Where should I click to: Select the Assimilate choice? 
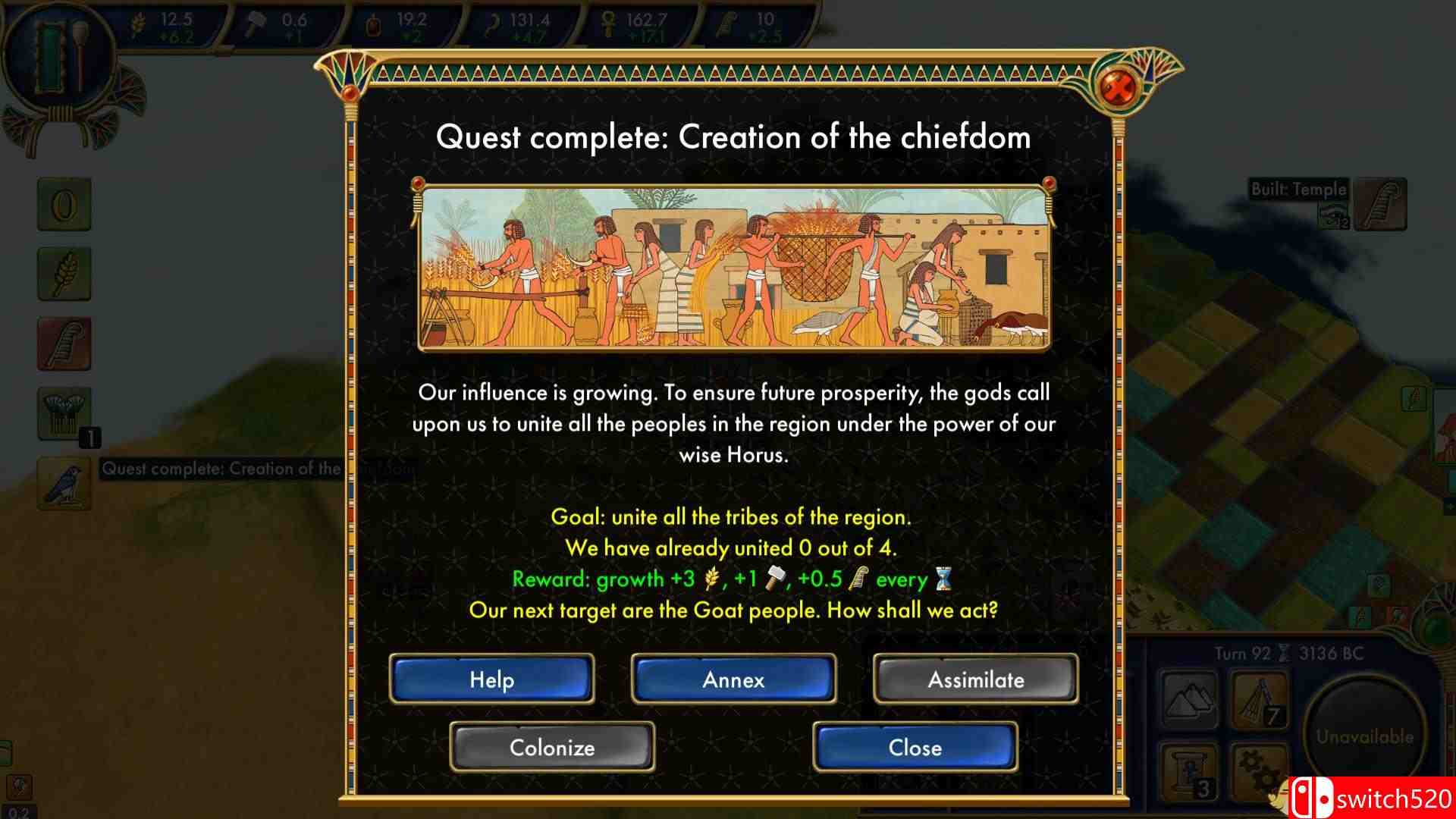pos(975,679)
